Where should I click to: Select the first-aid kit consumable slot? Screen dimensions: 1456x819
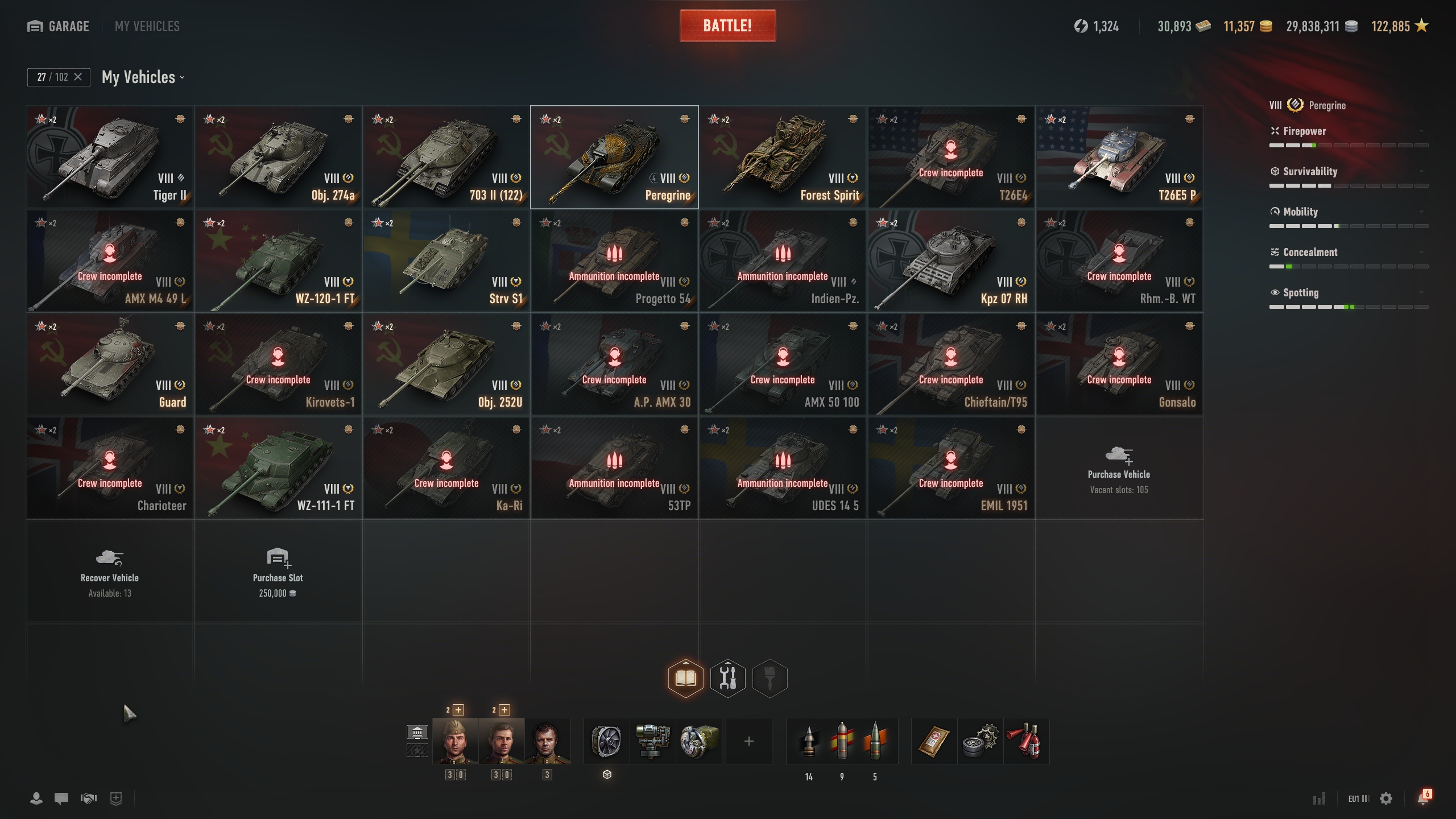934,741
